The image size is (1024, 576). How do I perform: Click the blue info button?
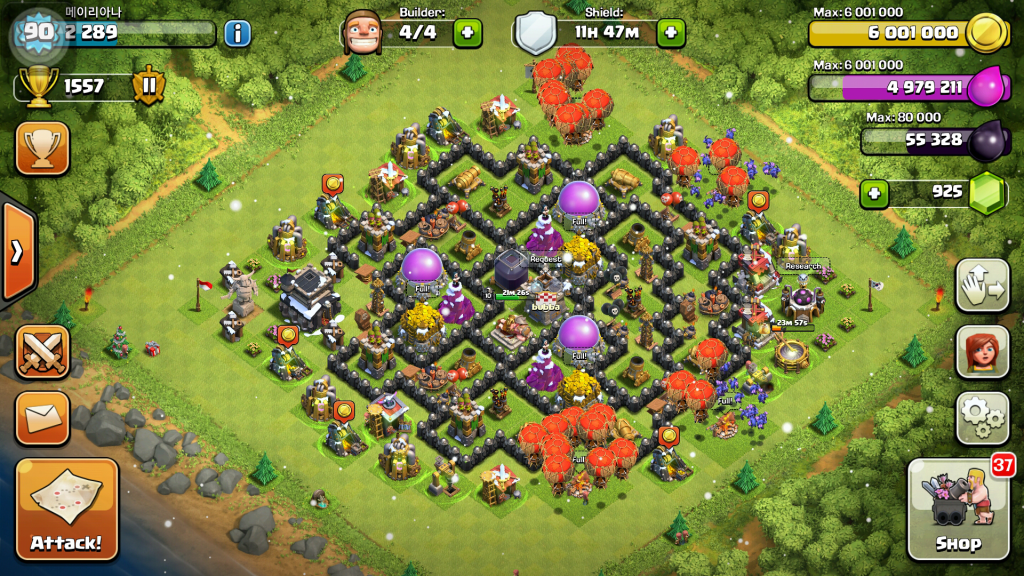pyautogui.click(x=237, y=33)
